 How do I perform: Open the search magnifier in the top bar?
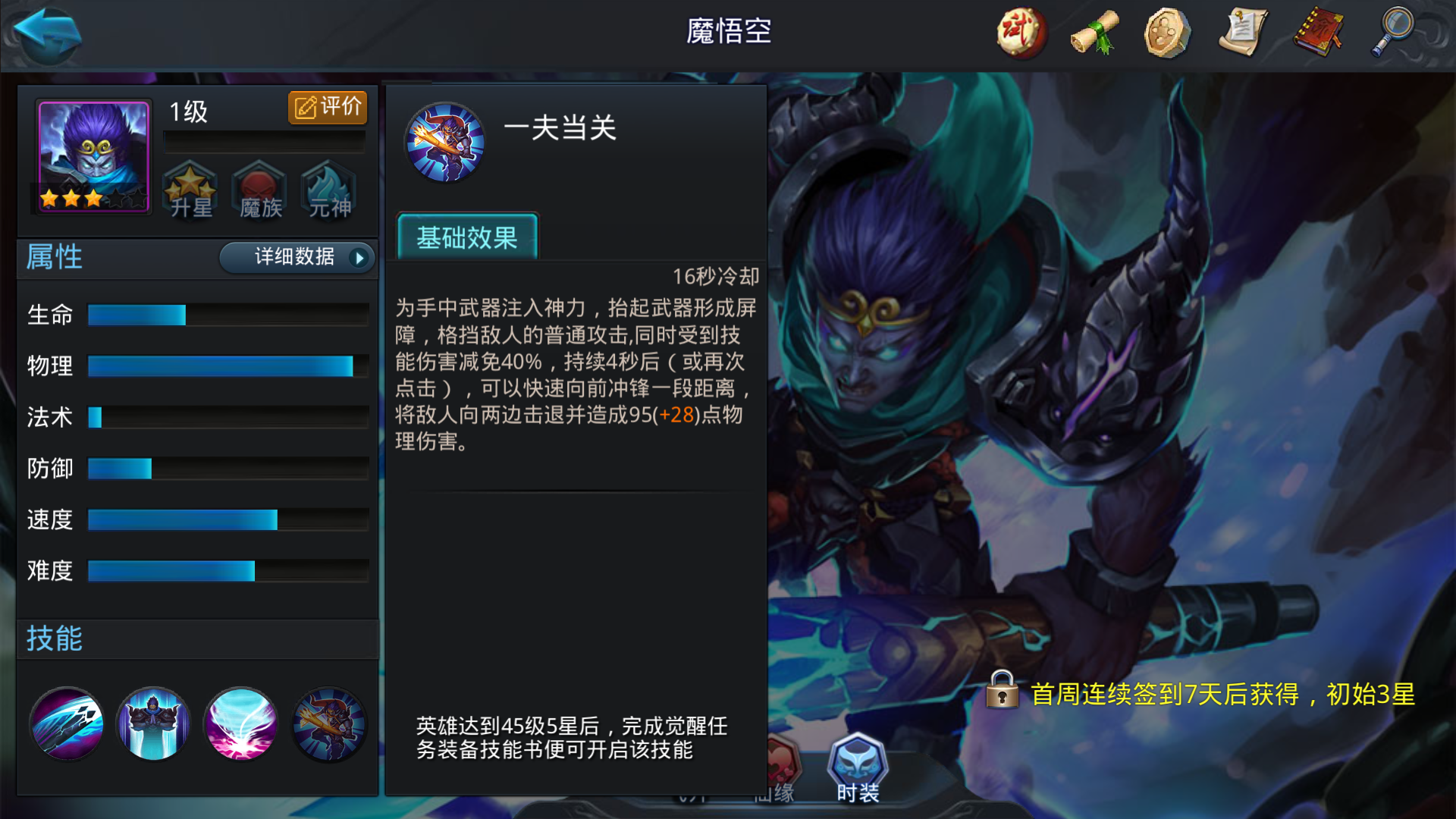pos(1393,33)
